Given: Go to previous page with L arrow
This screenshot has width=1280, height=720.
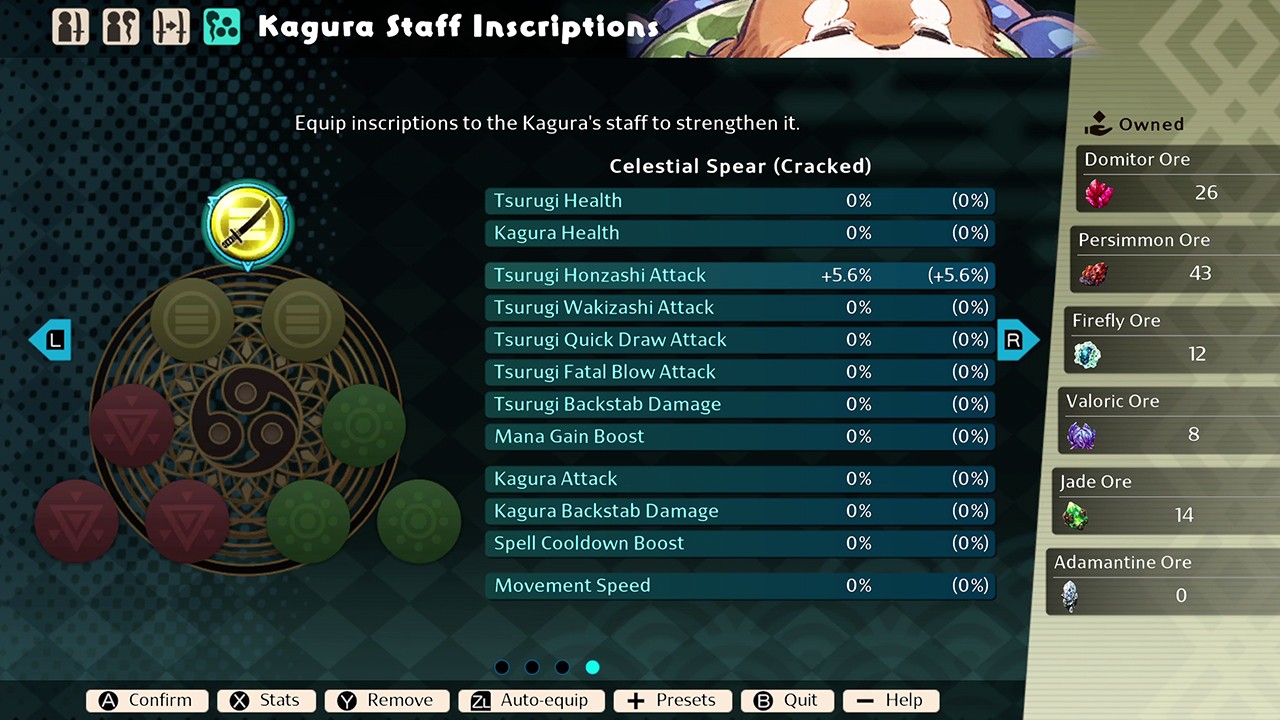Looking at the screenshot, I should click(x=50, y=340).
